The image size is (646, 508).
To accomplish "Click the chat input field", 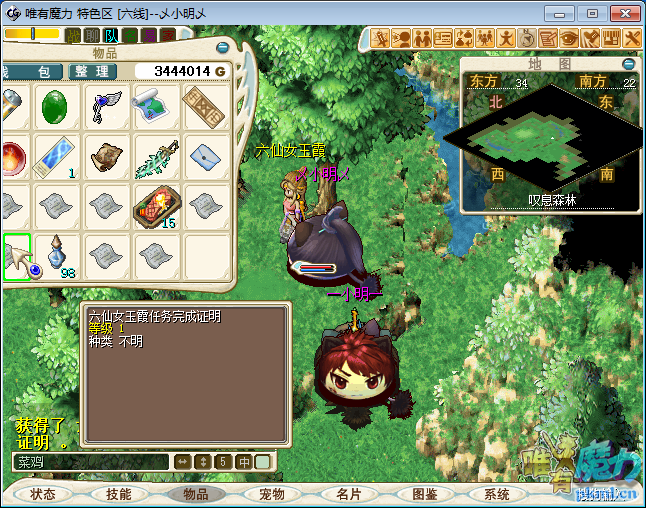I will [90, 462].
